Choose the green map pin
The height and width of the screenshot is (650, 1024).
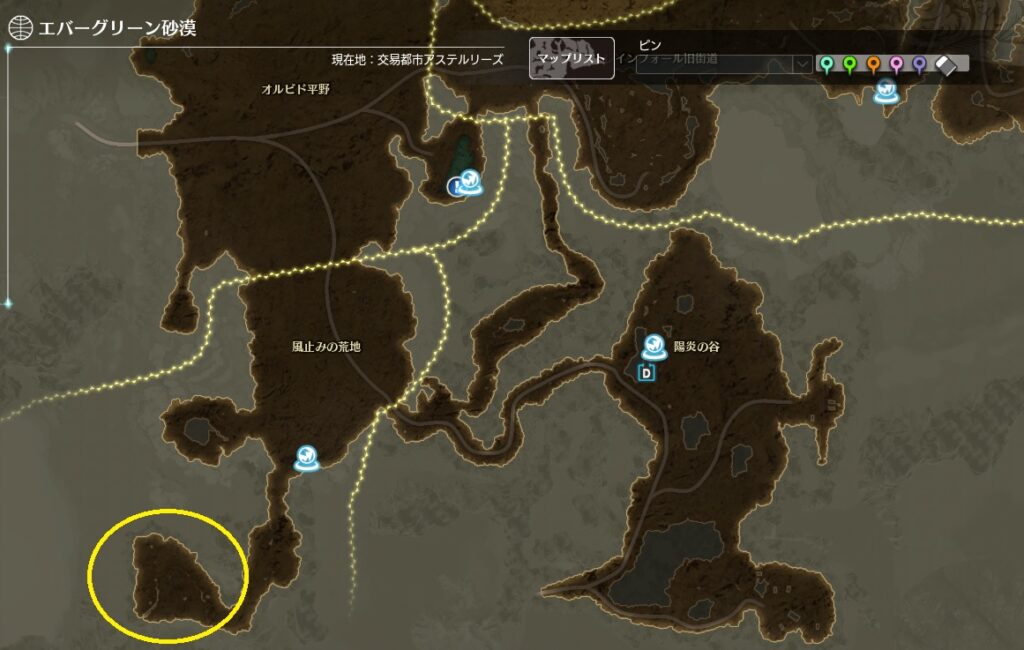click(850, 64)
